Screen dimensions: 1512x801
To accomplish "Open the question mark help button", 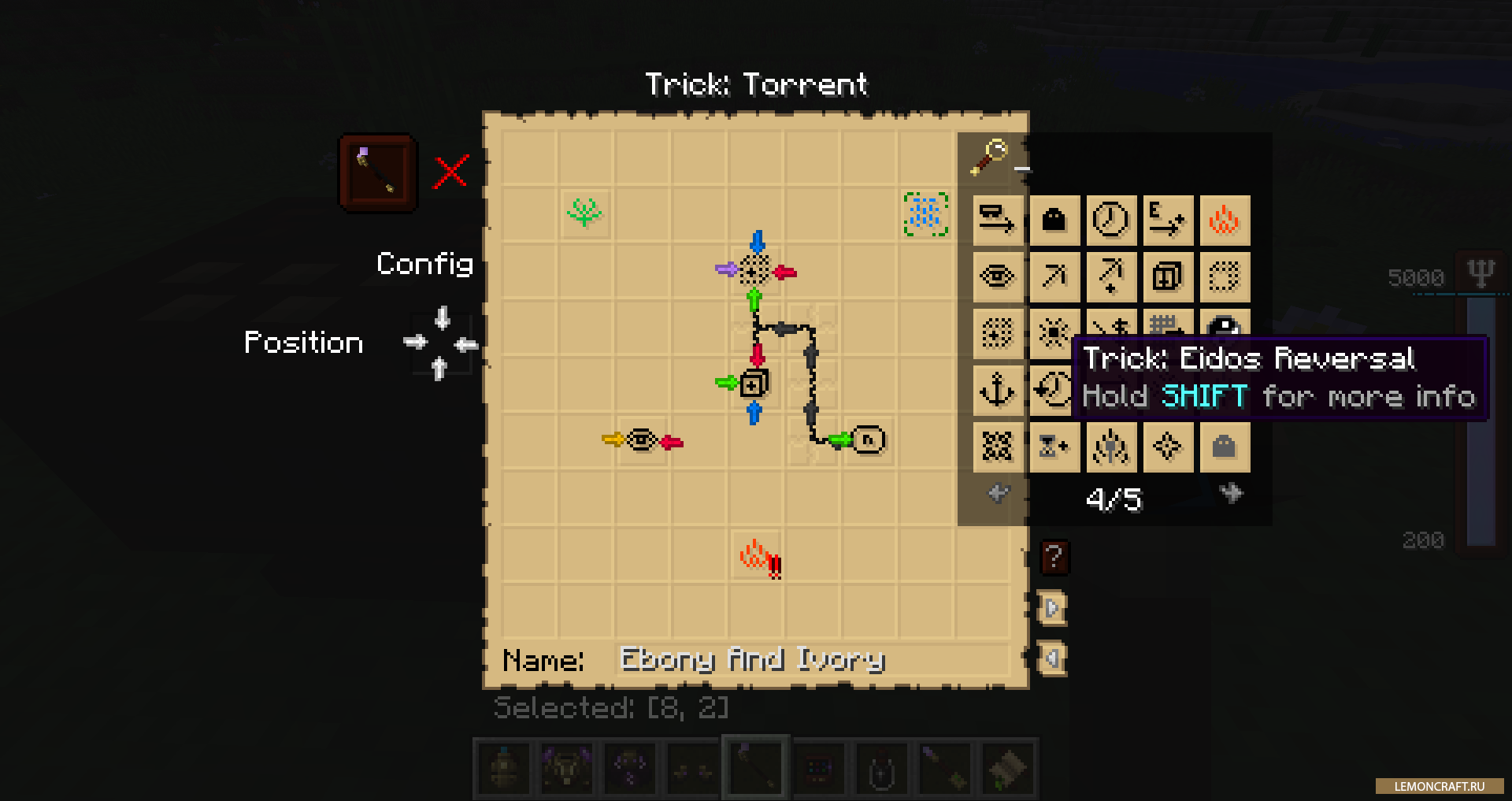I will click(1054, 558).
